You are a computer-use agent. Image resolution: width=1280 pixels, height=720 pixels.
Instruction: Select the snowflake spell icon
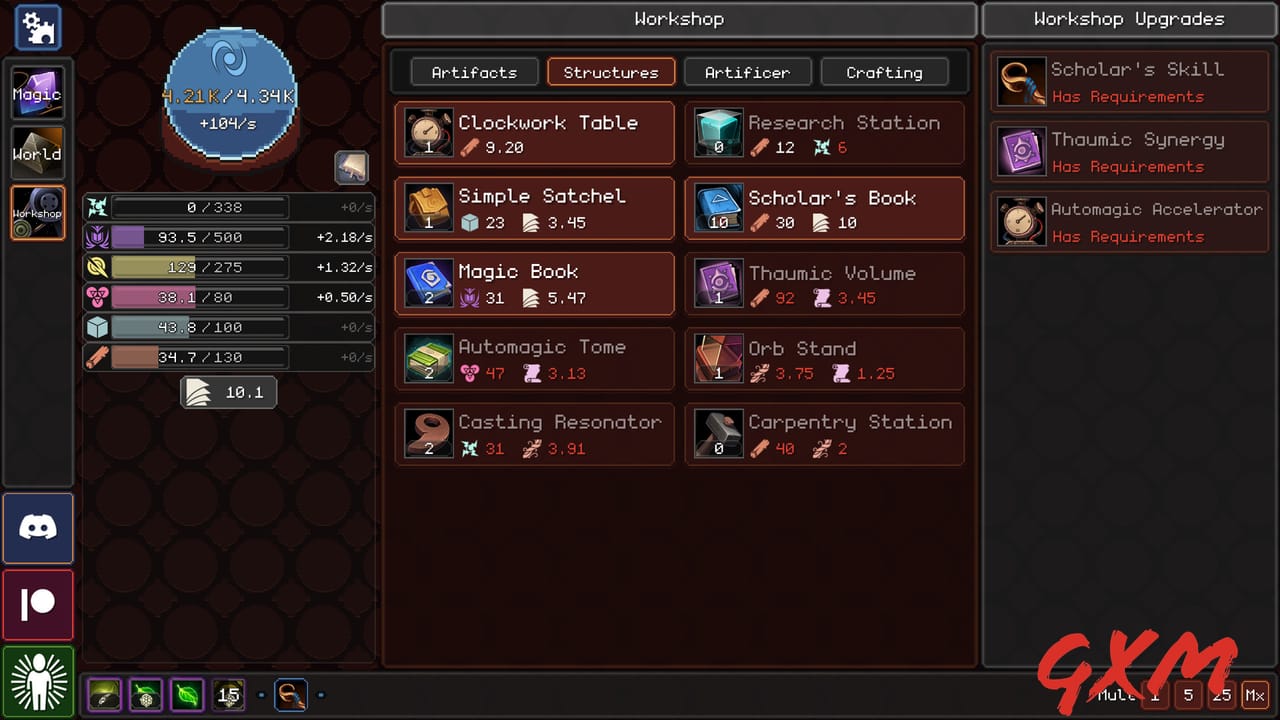pos(146,694)
